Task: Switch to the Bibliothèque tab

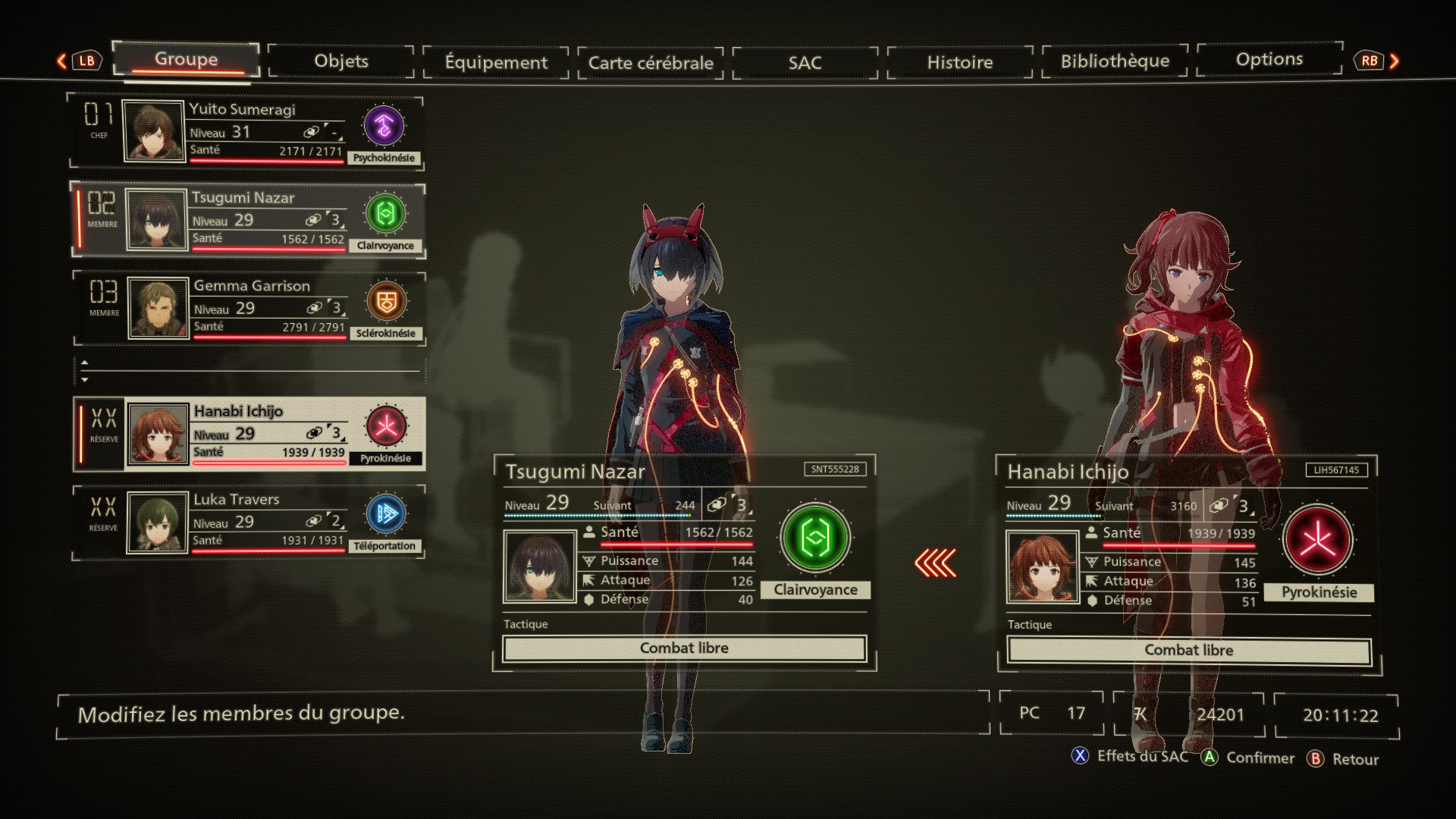Action: tap(1115, 61)
